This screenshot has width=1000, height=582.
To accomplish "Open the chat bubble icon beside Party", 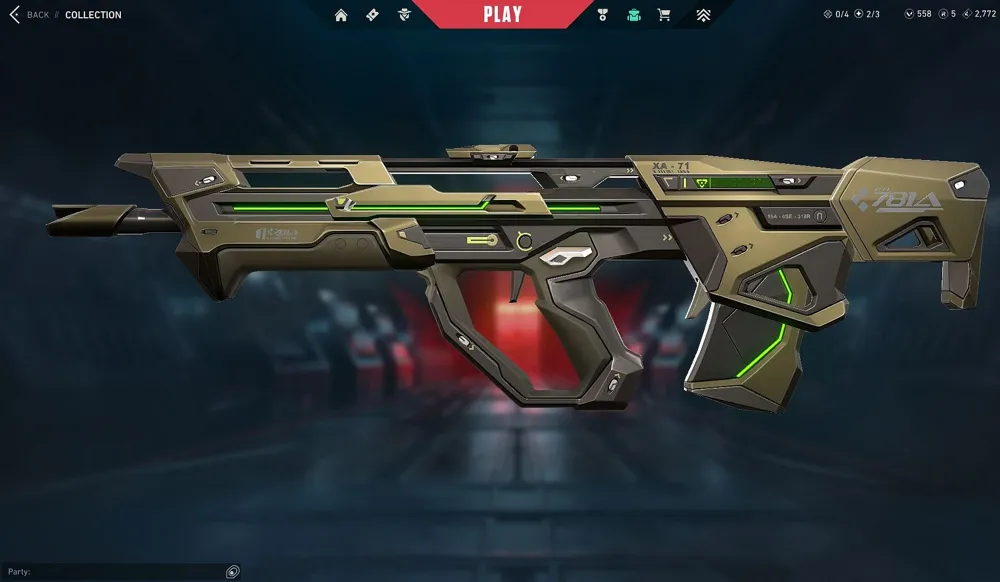I will tap(233, 572).
